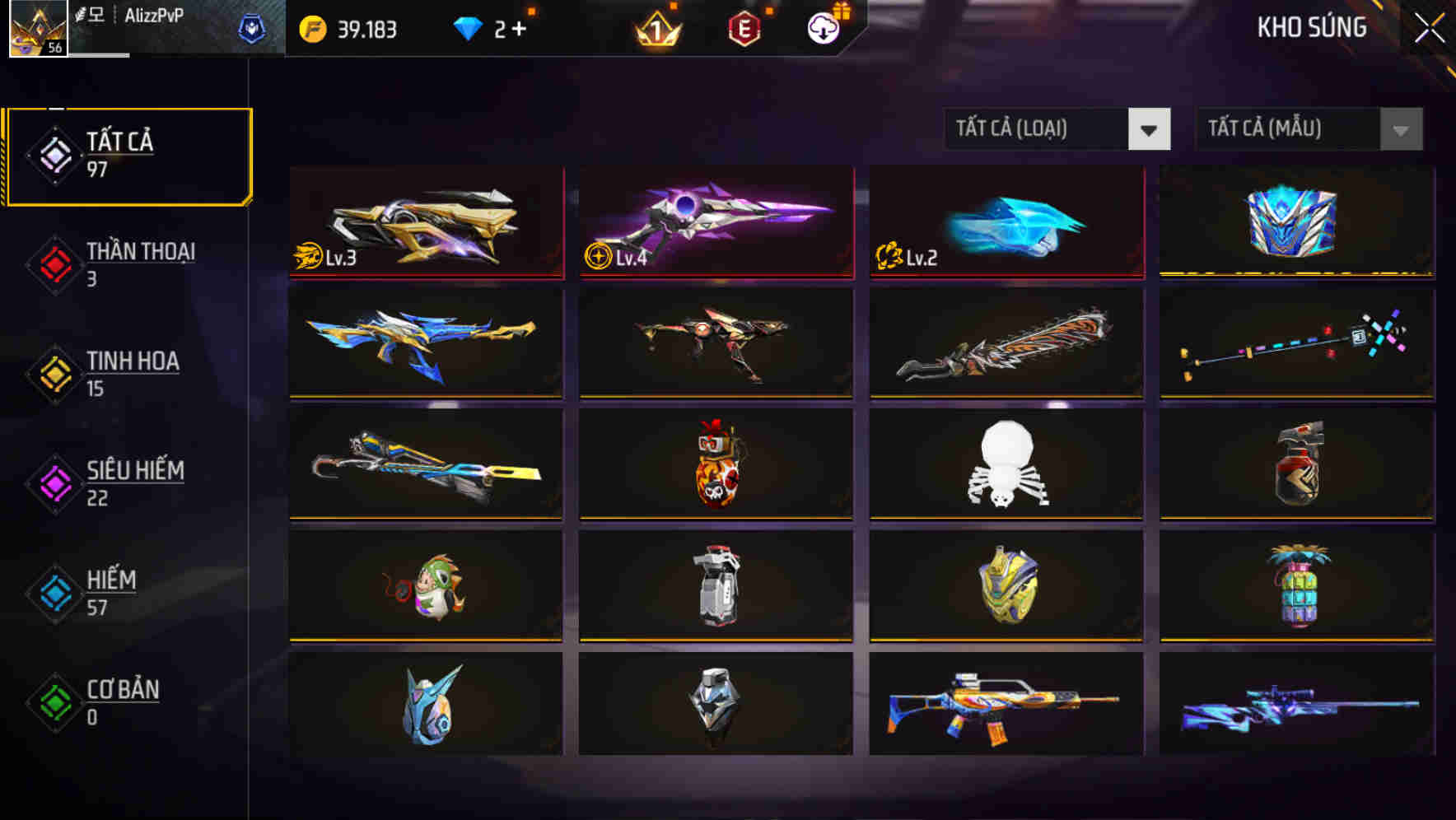Click the guild badge next to player name

pyautogui.click(x=251, y=27)
